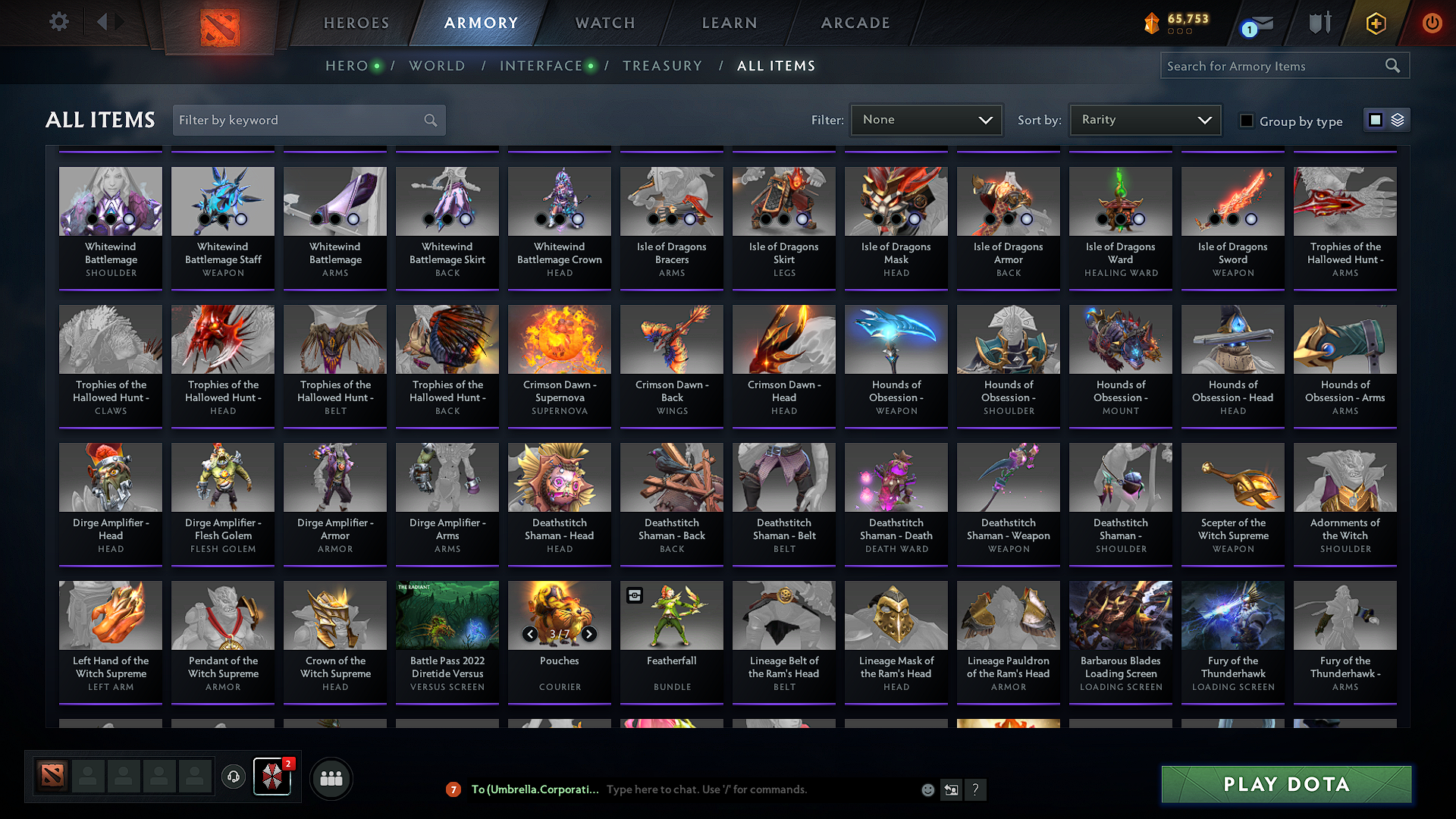Click the emoticon smiley in chat bar
This screenshot has width=1456, height=819.
(x=927, y=789)
